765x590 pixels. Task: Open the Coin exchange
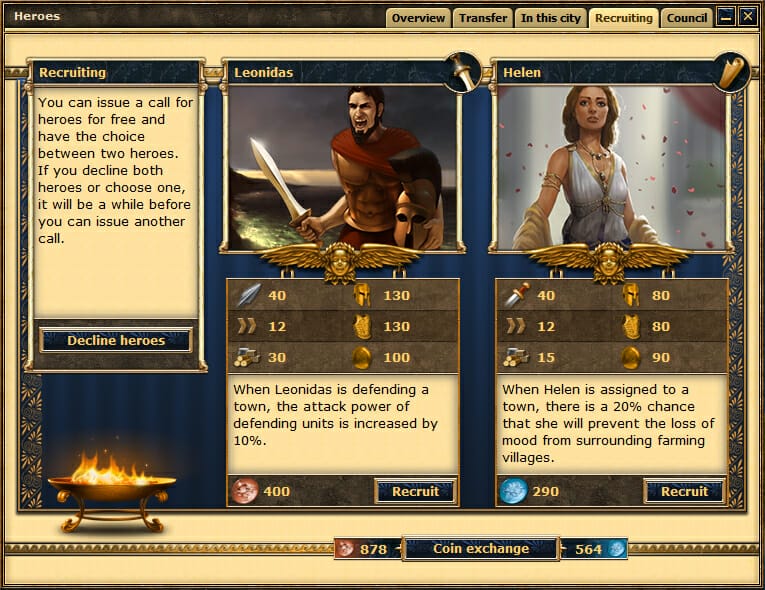[480, 548]
